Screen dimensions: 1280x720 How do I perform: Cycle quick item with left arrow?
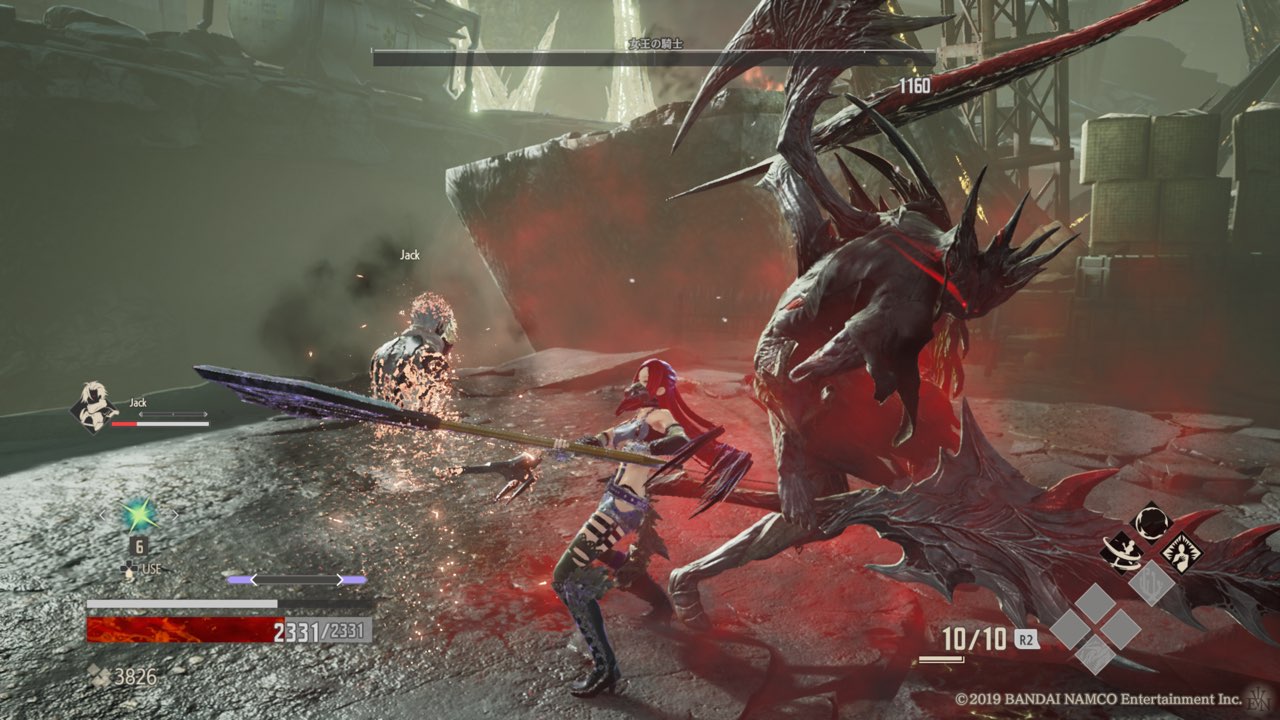pos(104,516)
